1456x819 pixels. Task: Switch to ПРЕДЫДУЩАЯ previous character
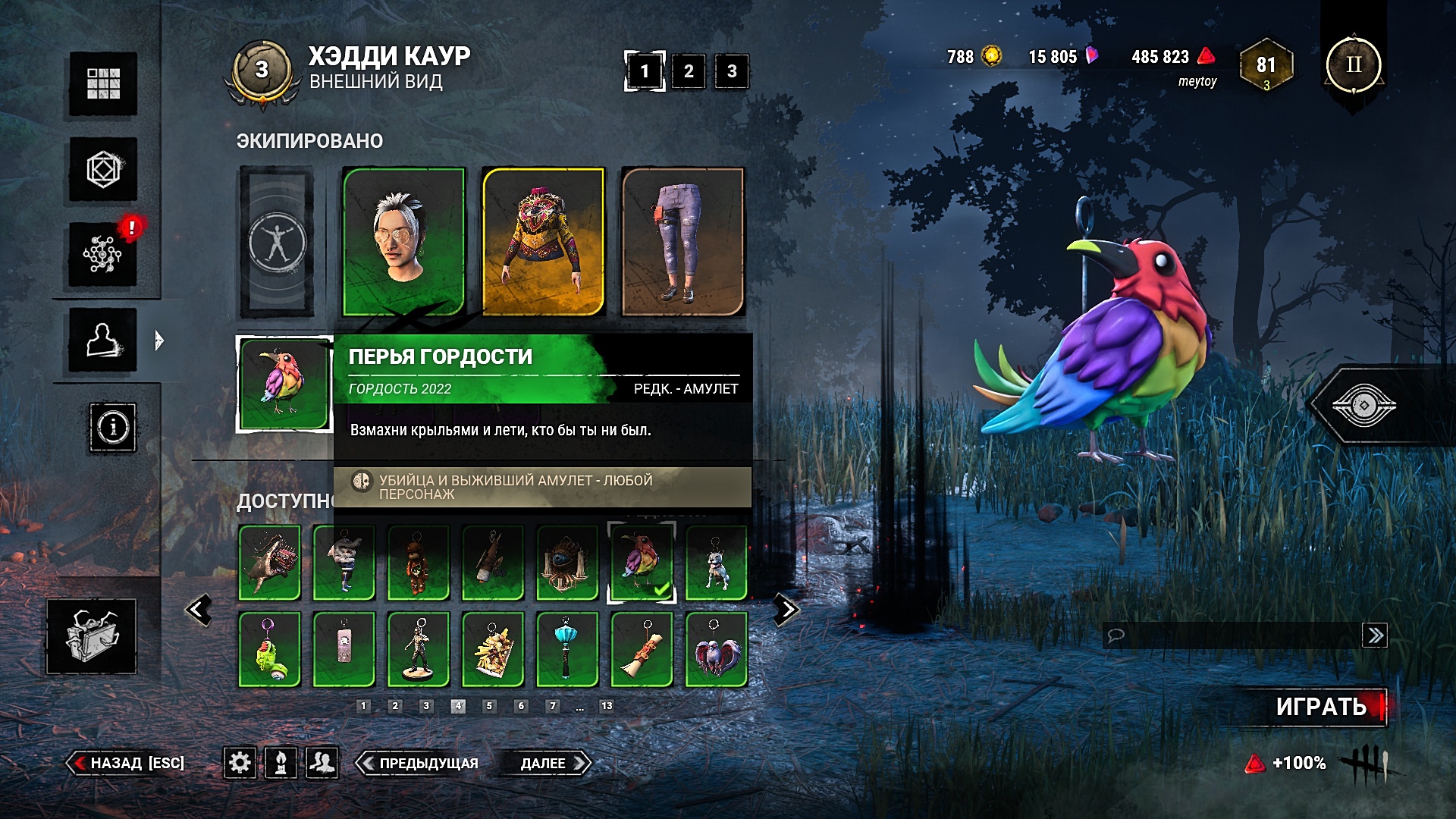(x=420, y=763)
